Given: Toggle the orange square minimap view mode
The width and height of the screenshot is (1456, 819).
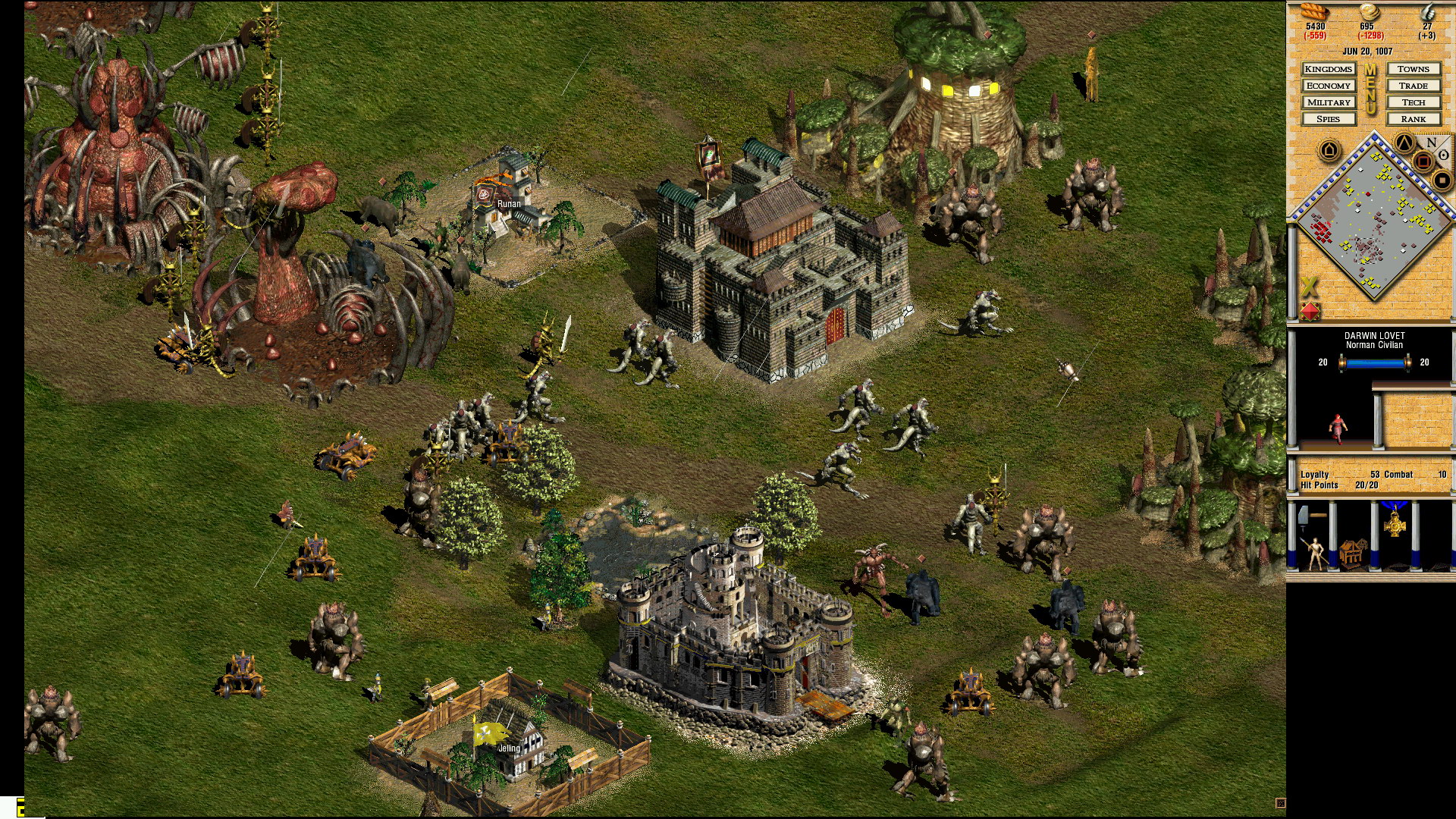Looking at the screenshot, I should (x=1423, y=161).
